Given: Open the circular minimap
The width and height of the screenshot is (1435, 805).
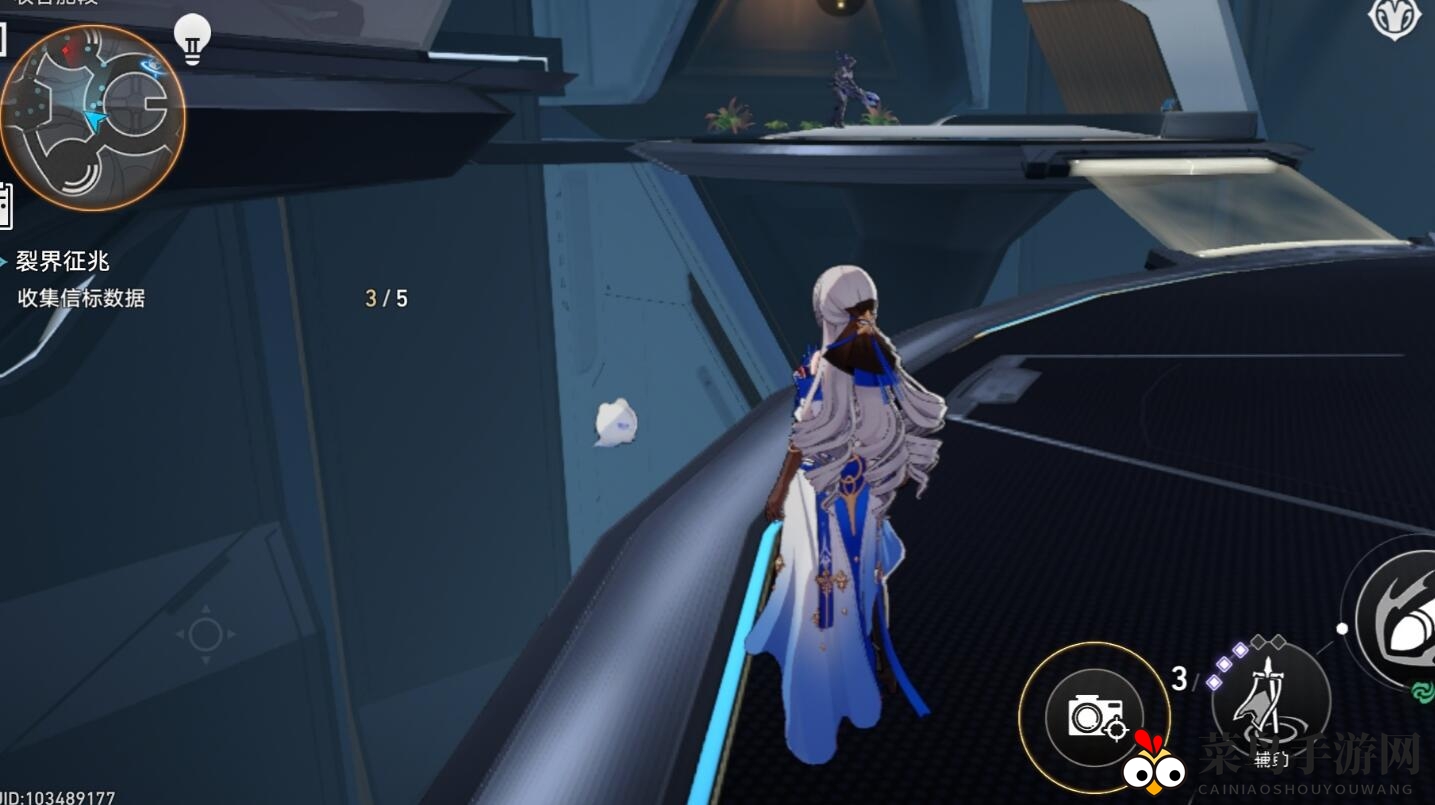Looking at the screenshot, I should [x=92, y=118].
